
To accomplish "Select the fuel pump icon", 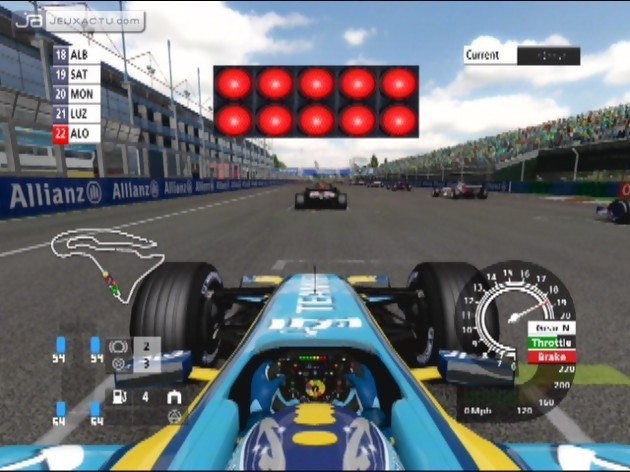I will [x=119, y=396].
